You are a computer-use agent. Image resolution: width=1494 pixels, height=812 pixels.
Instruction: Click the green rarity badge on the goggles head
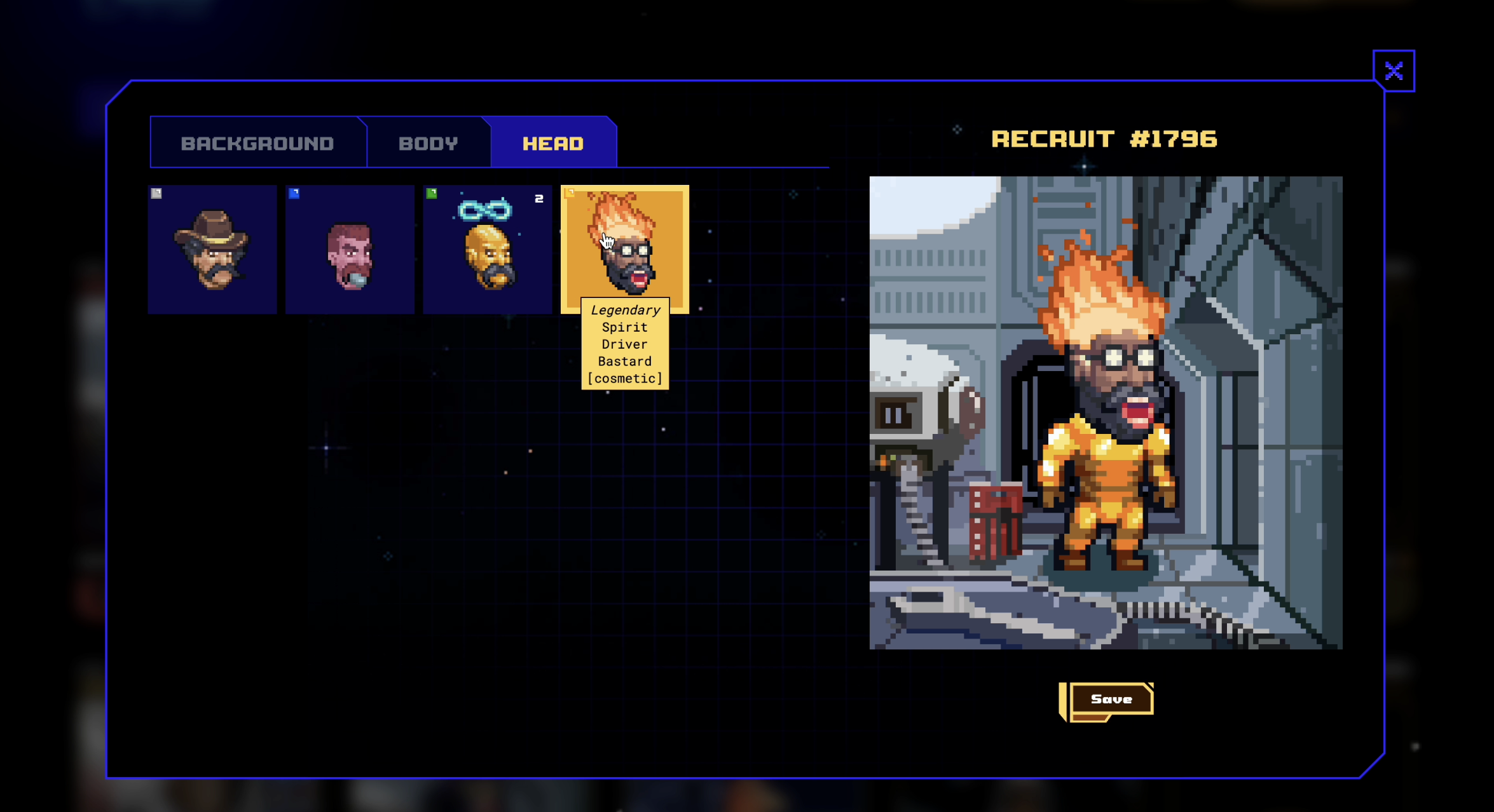[431, 193]
